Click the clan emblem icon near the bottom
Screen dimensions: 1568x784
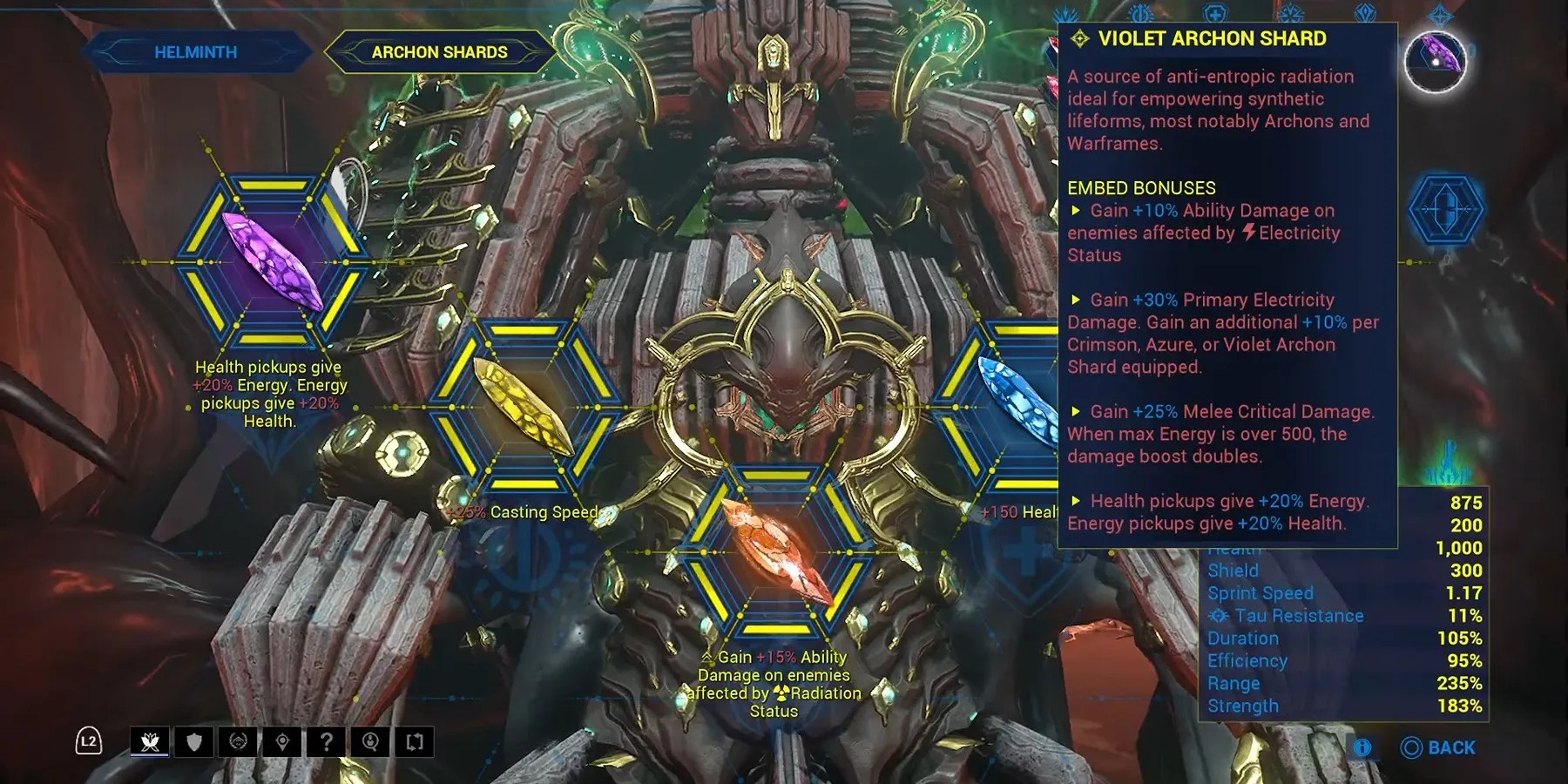tap(238, 742)
